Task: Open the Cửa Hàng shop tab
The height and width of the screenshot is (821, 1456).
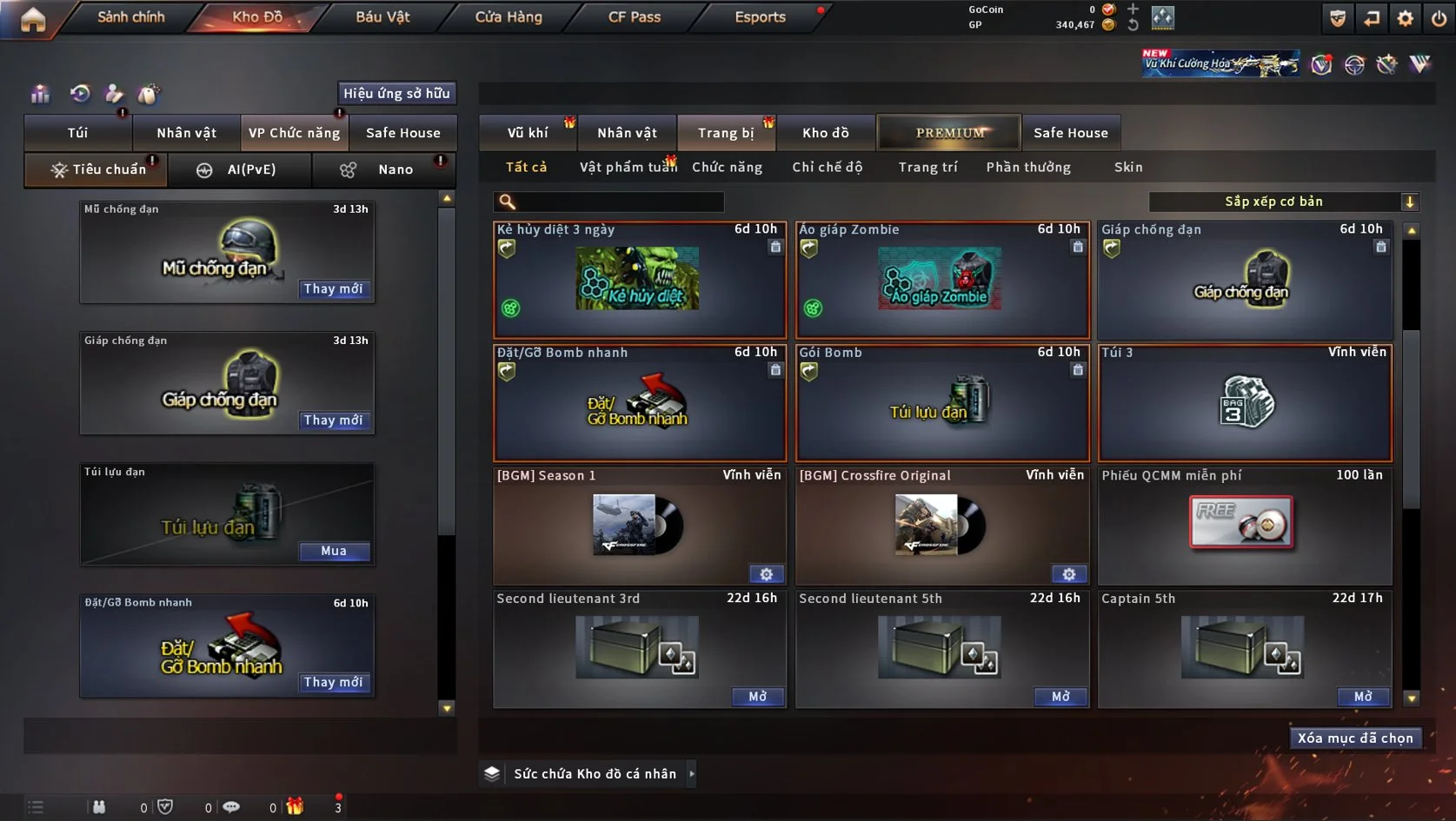Action: [x=509, y=17]
